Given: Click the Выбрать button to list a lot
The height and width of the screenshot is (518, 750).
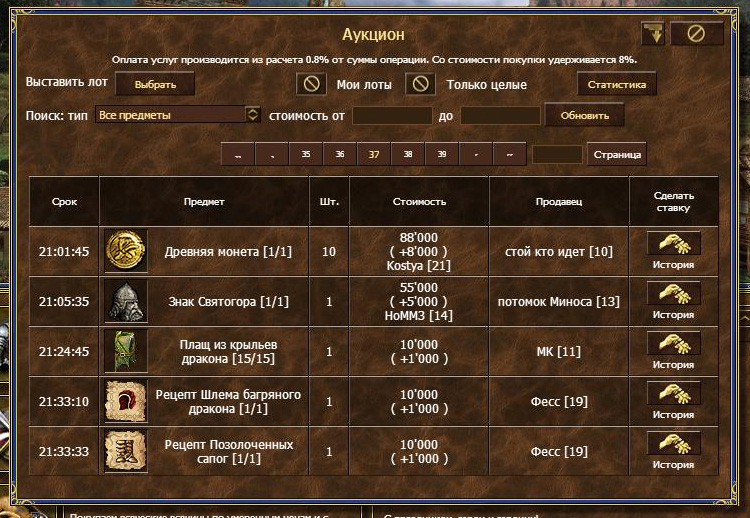Looking at the screenshot, I should tap(154, 85).
